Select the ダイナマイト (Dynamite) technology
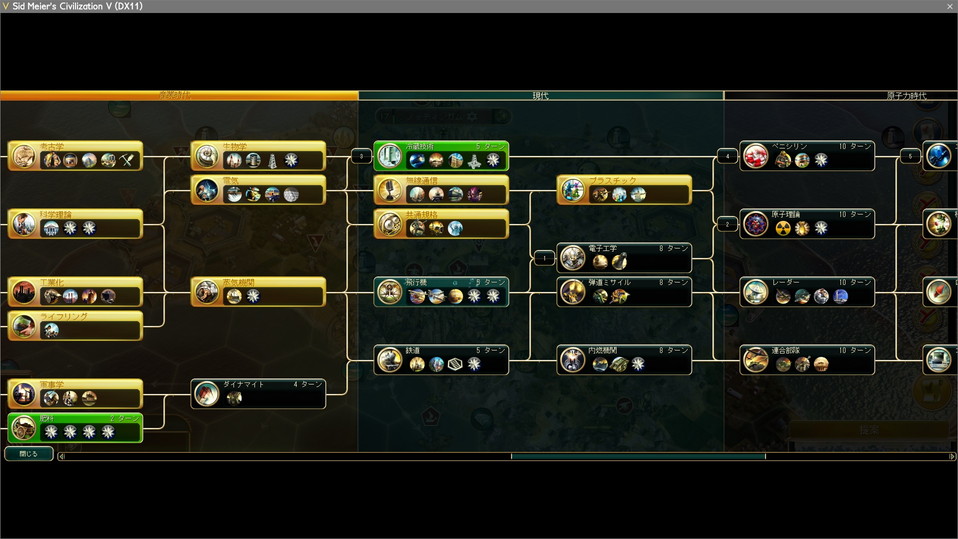The width and height of the screenshot is (958, 539). coord(259,393)
